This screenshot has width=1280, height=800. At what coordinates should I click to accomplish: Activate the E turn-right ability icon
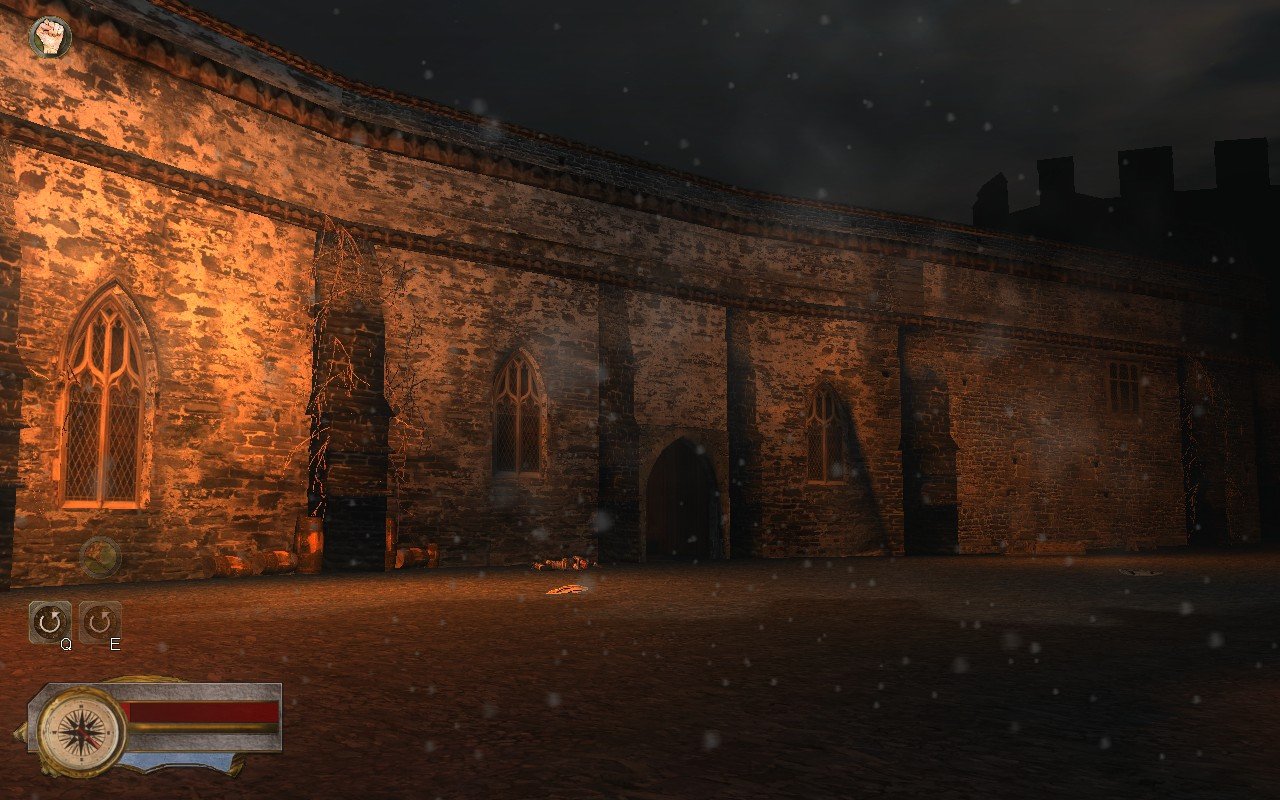[99, 620]
